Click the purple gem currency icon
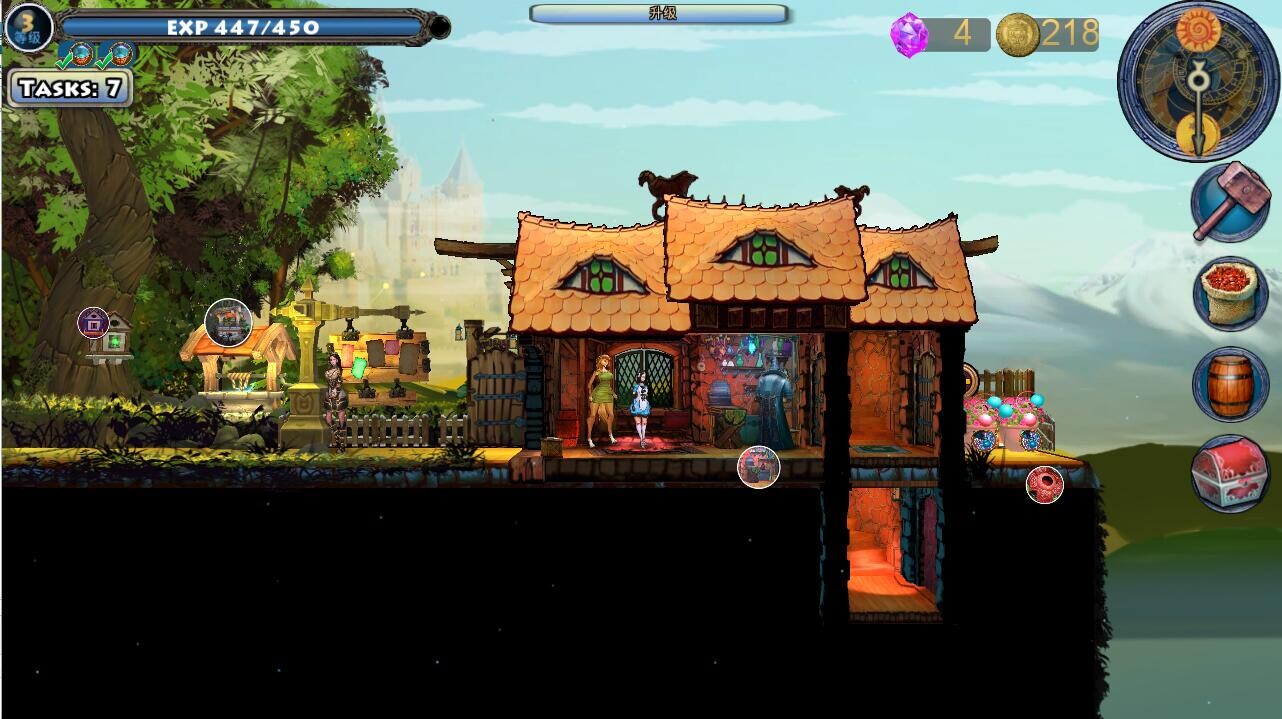The height and width of the screenshot is (719, 1282). pyautogui.click(x=909, y=35)
